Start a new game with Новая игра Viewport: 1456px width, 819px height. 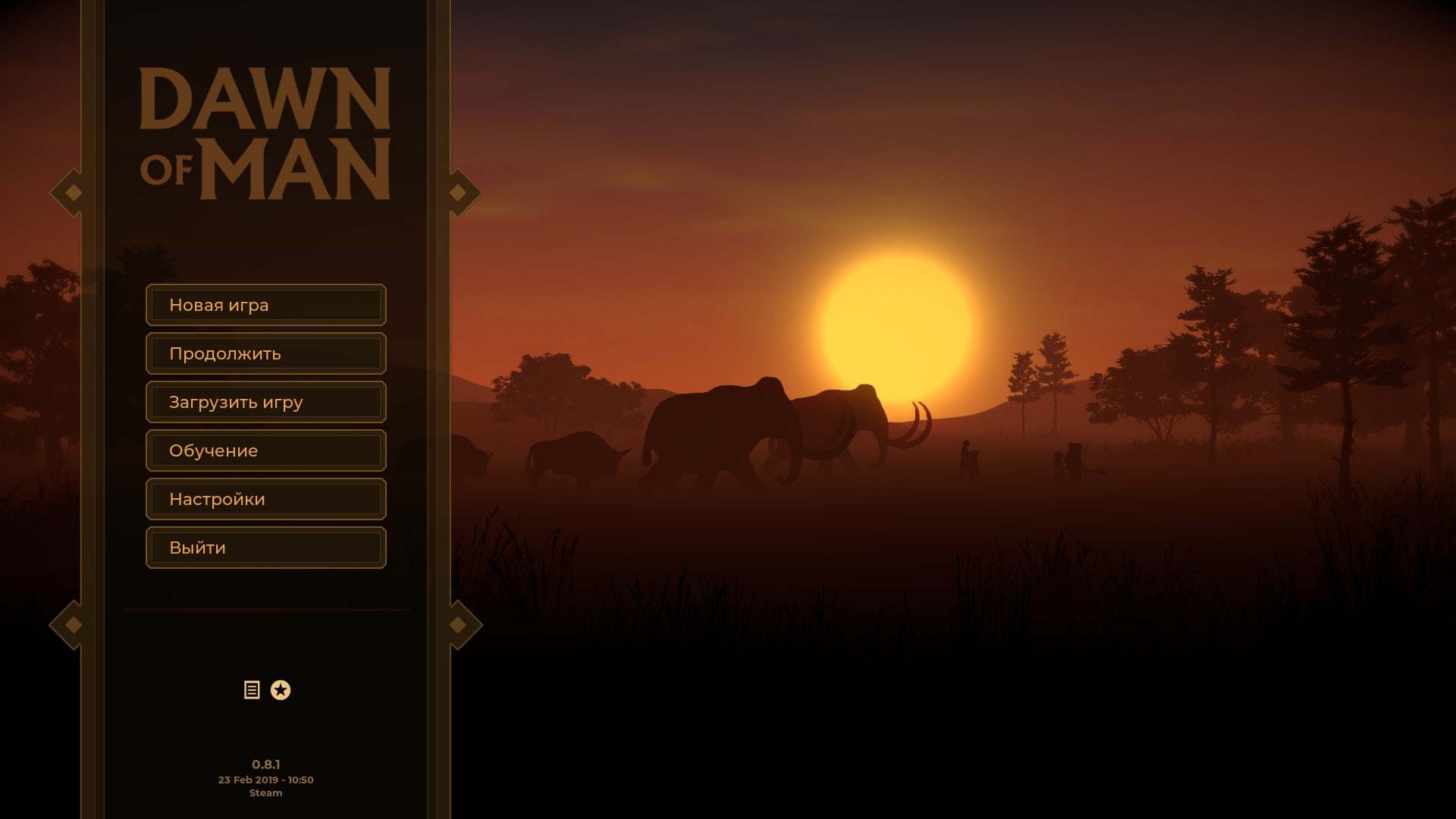coord(265,305)
